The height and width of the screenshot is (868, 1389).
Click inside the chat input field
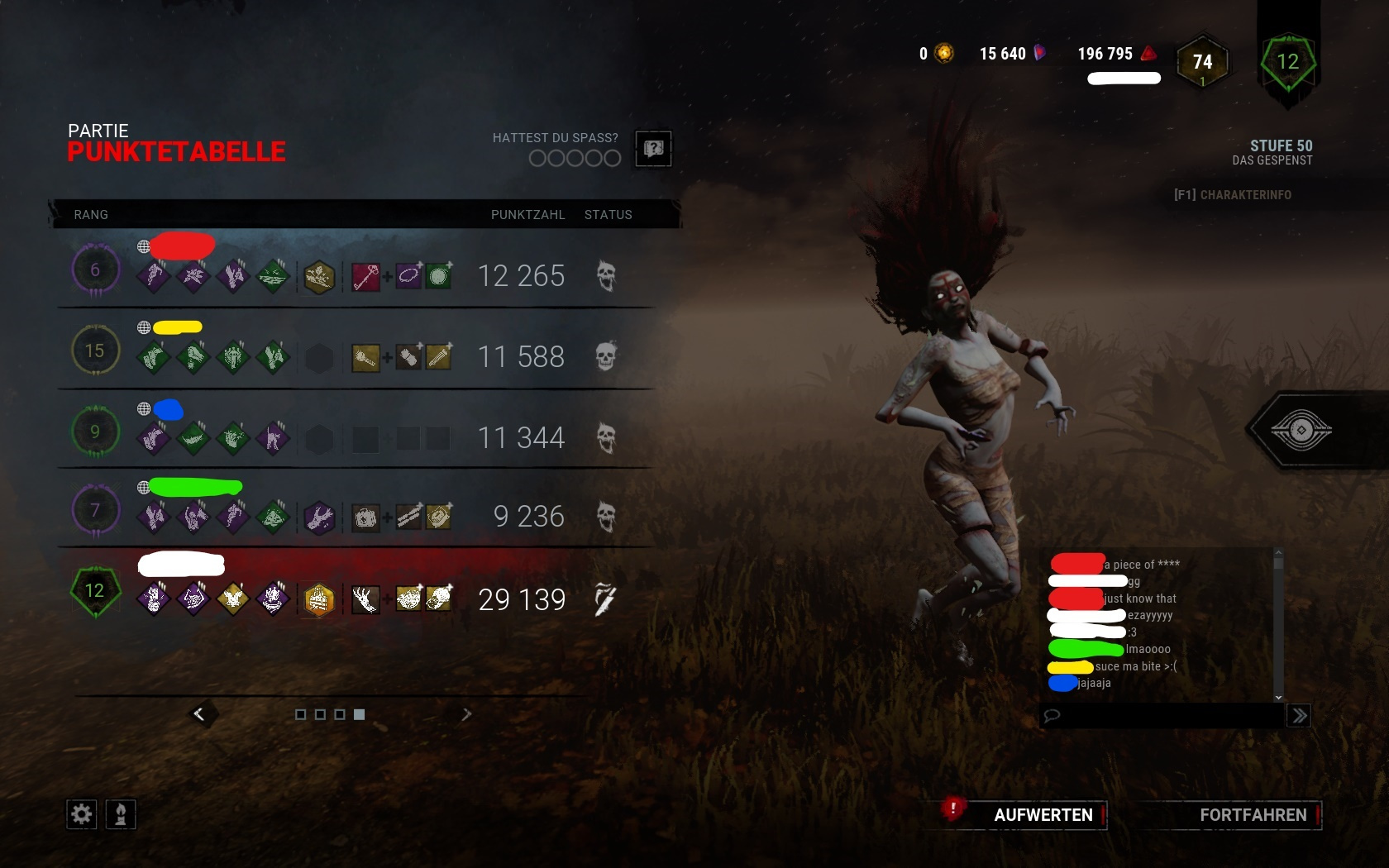coord(1157,716)
